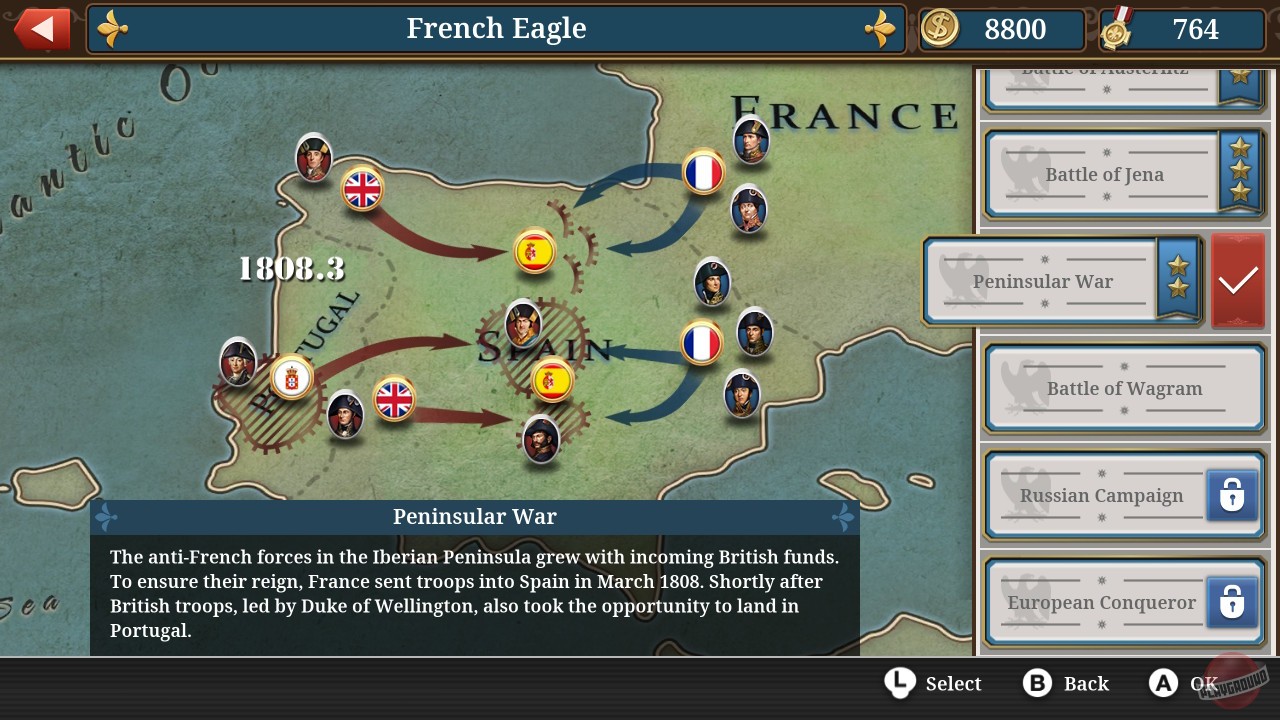Click the Portuguese flag marker in Portugal

[291, 377]
